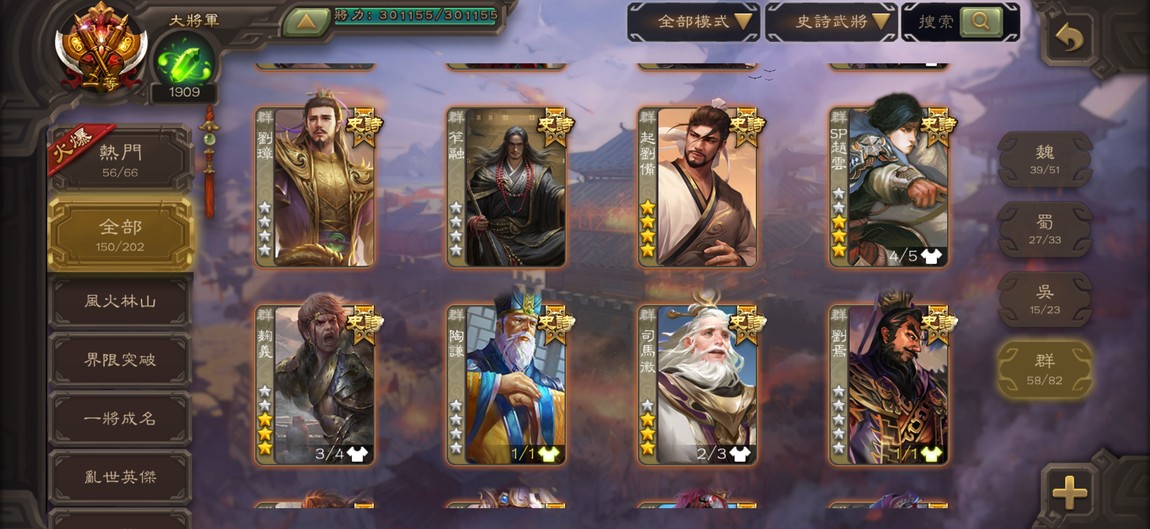
Task: Select the 劉璋 general card
Action: 315,187
